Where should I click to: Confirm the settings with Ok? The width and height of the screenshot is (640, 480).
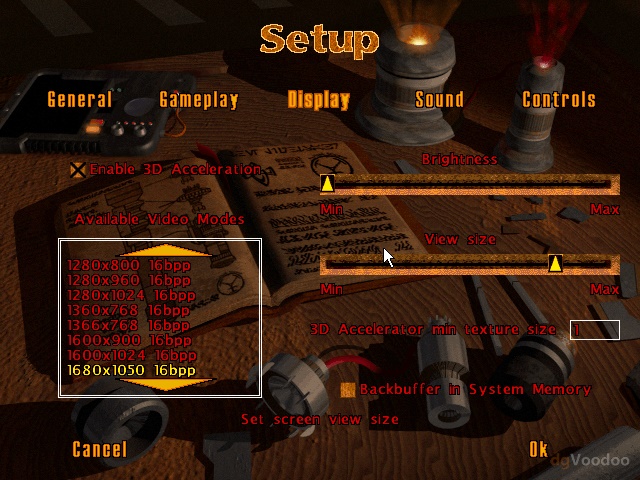[x=539, y=450]
